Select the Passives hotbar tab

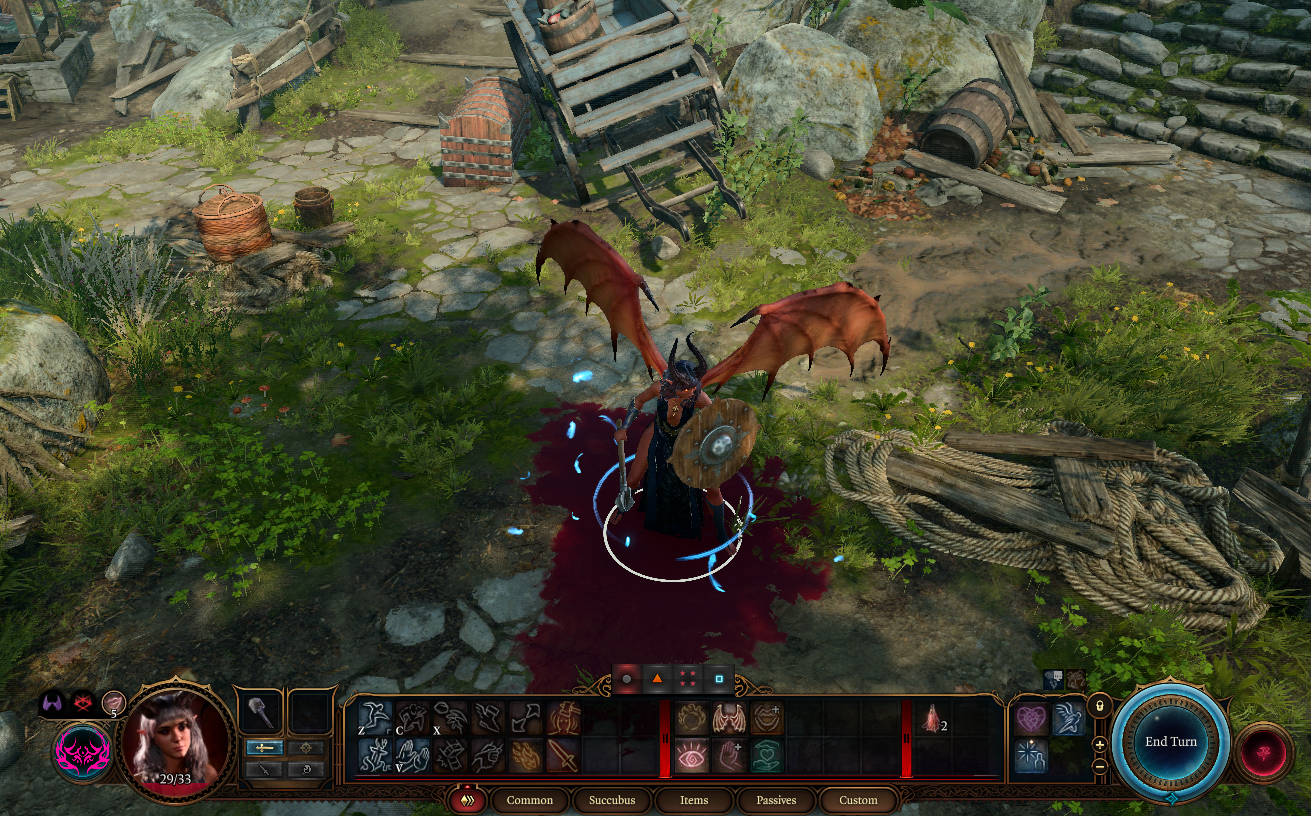point(776,800)
